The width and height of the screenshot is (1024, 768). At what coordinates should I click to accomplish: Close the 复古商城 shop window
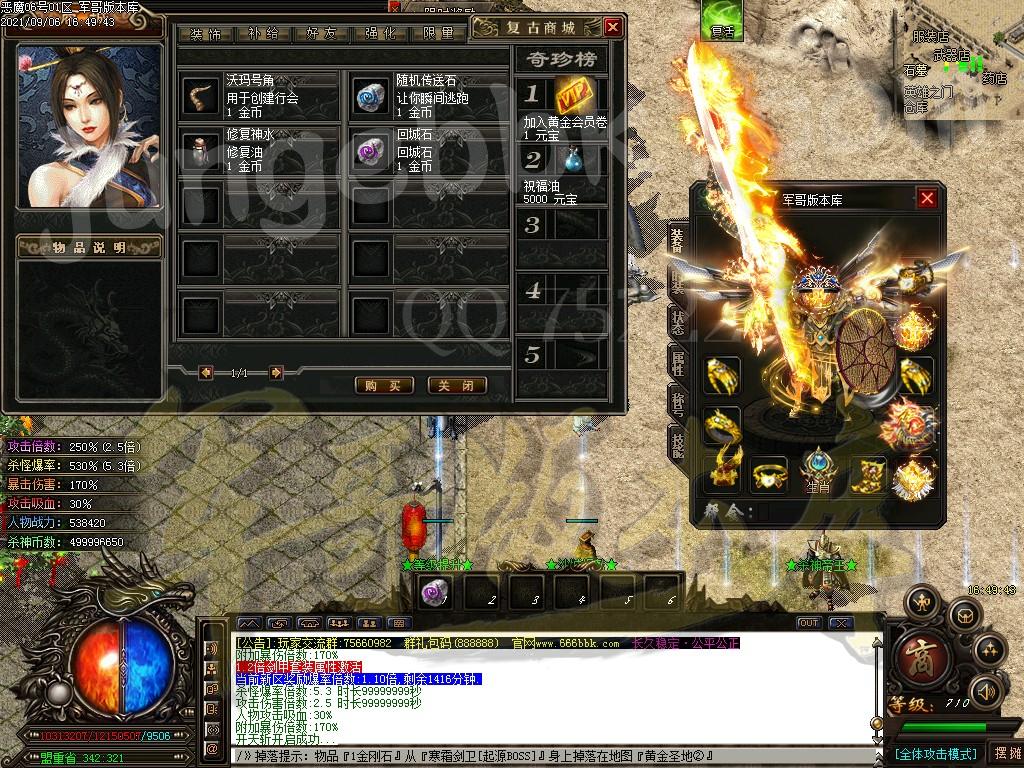[x=613, y=27]
